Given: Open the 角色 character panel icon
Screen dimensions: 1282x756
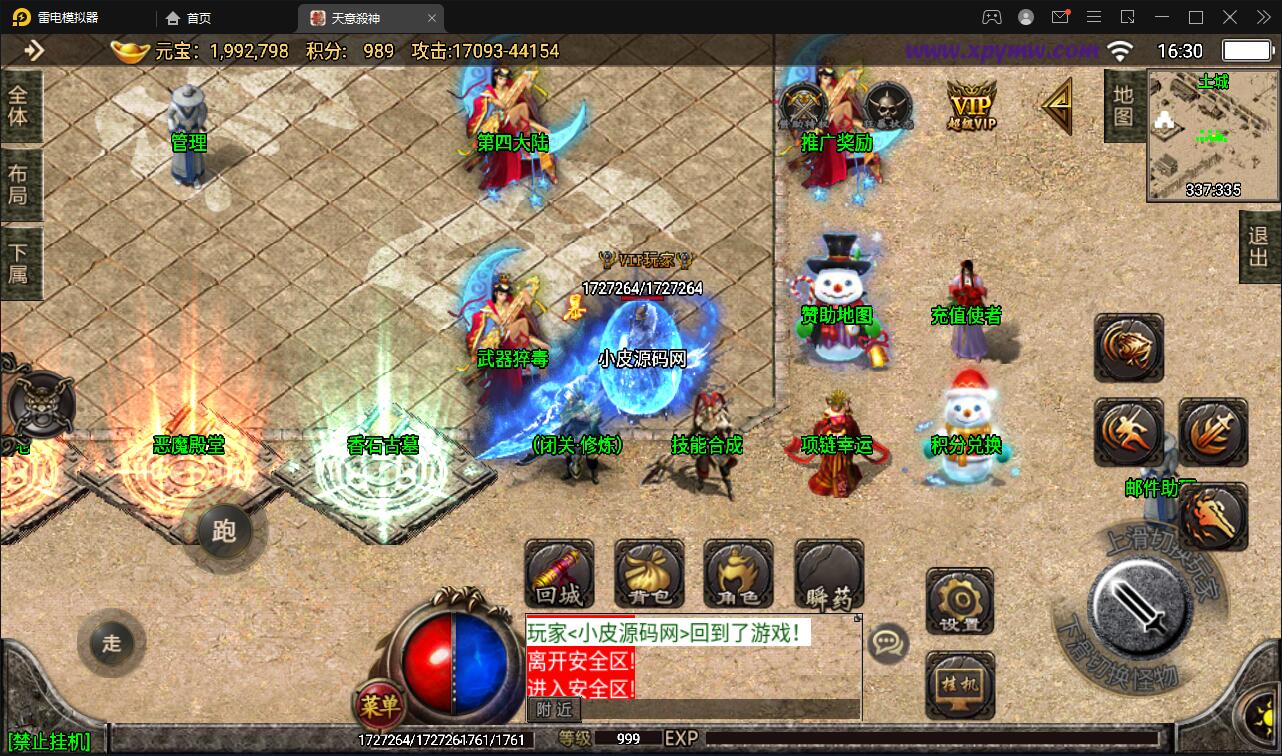Looking at the screenshot, I should pos(737,574).
